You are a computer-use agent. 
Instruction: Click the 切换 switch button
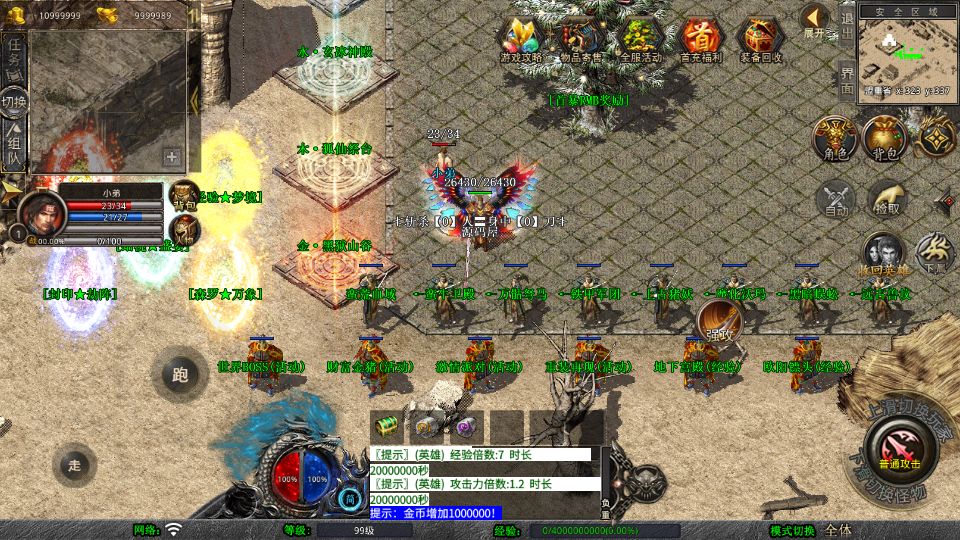(x=14, y=102)
